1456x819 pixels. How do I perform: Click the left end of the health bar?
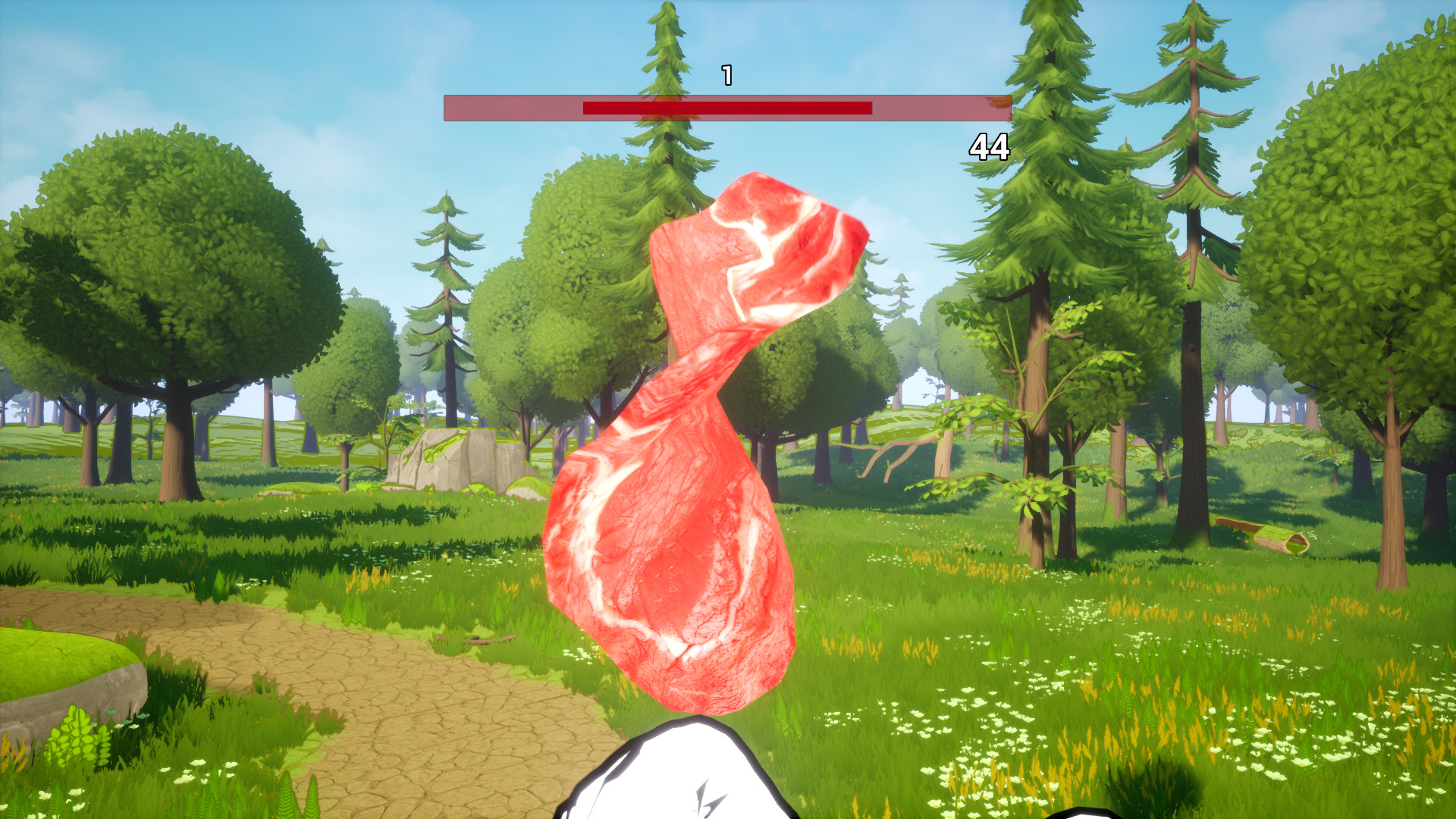(449, 108)
